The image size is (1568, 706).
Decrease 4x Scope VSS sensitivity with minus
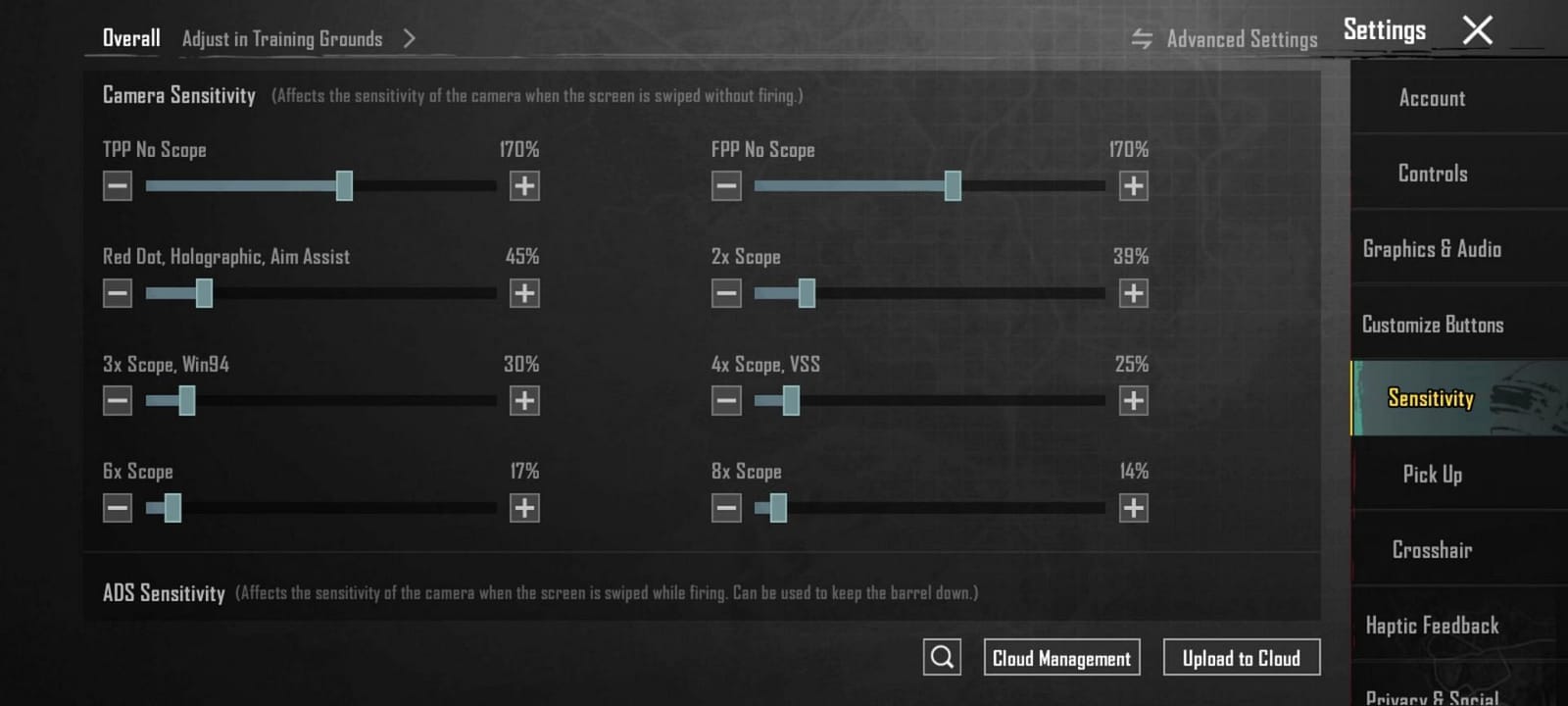pos(726,400)
